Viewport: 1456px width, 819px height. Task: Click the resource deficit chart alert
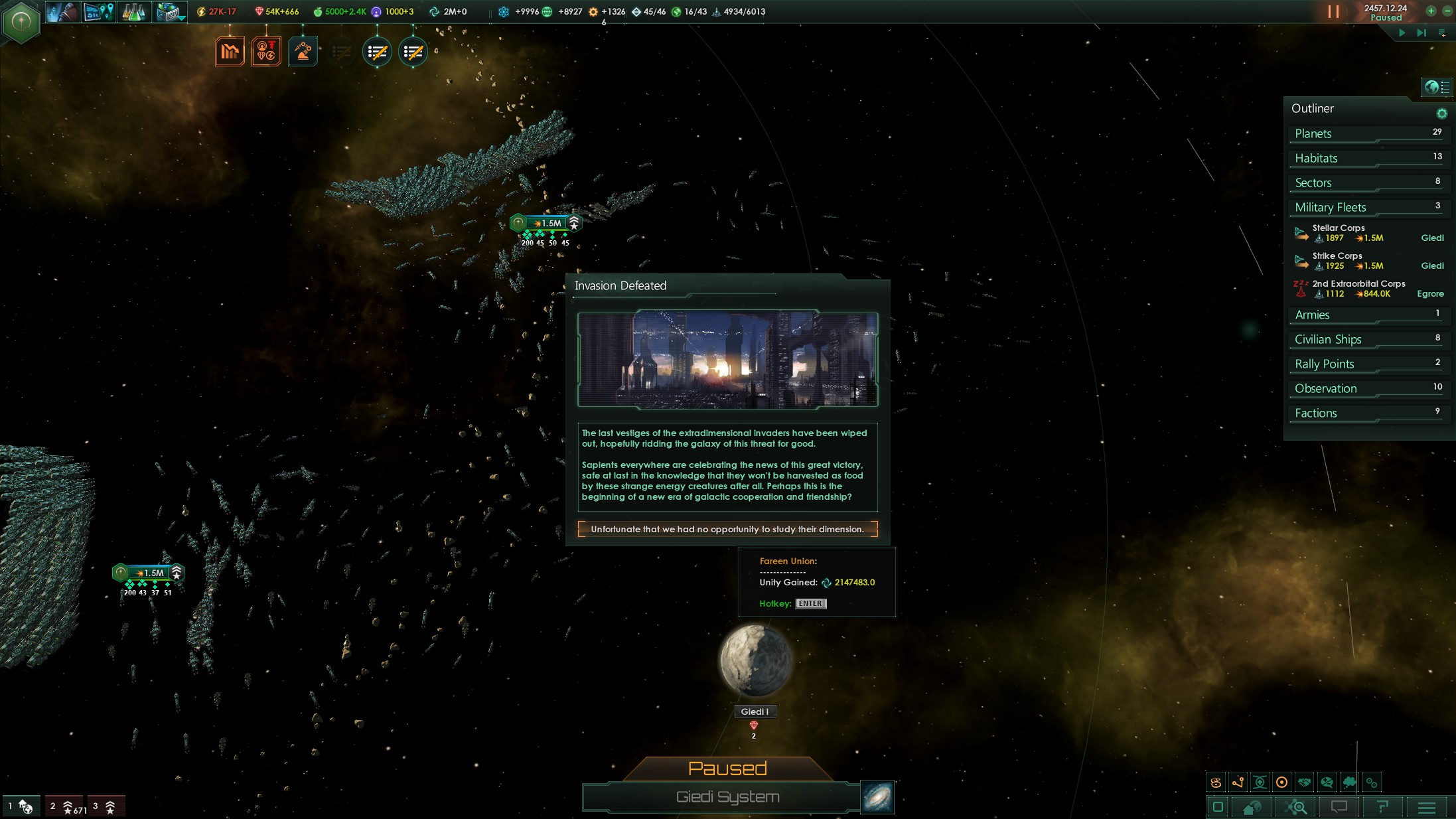230,52
